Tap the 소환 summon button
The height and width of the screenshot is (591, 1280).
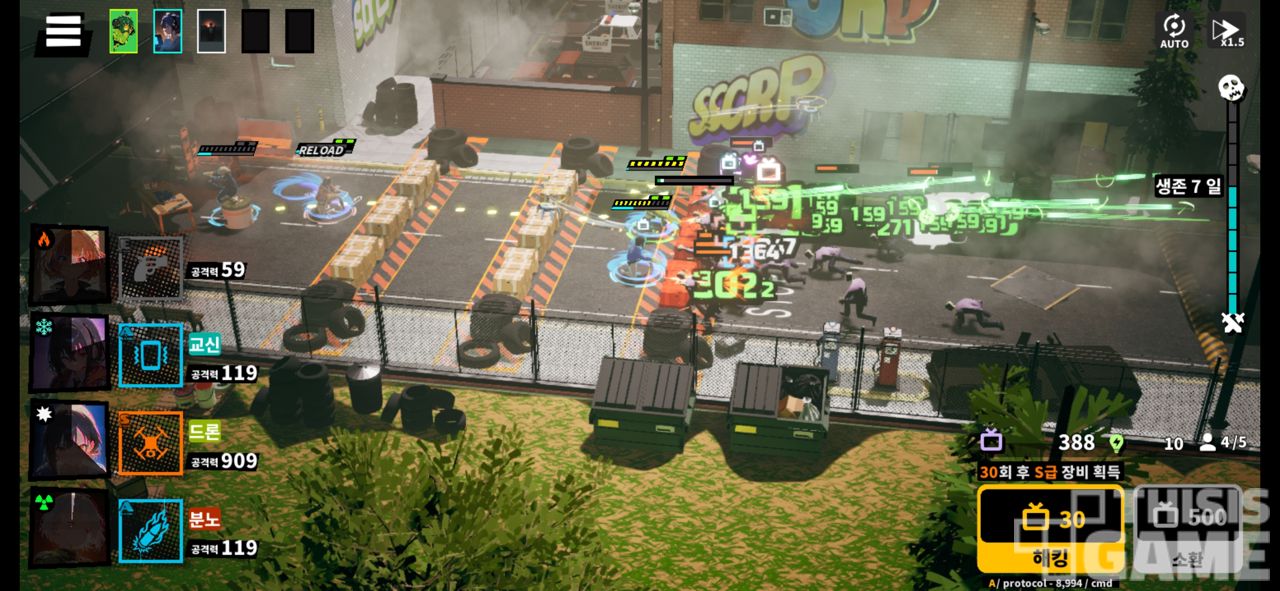click(1188, 528)
